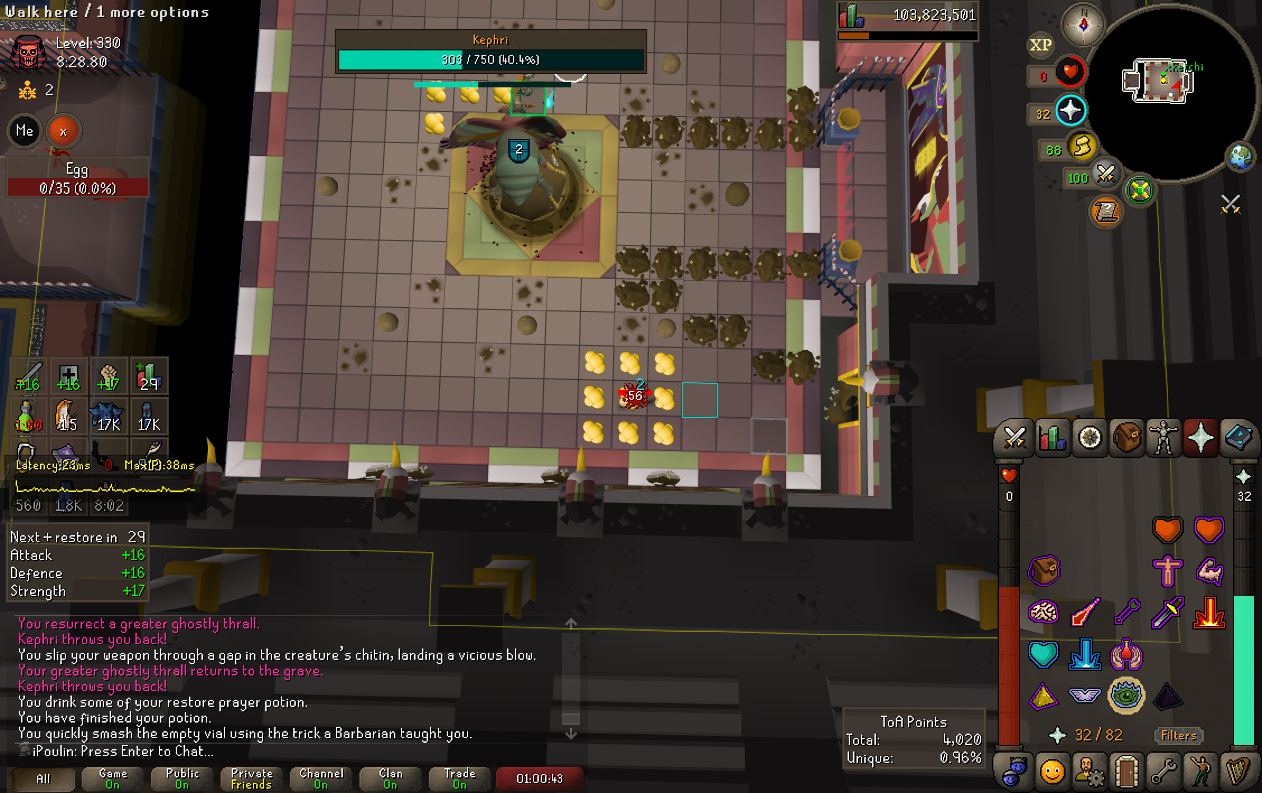Open the Inventory backpack tab
The image size is (1262, 793).
pyautogui.click(x=1127, y=439)
